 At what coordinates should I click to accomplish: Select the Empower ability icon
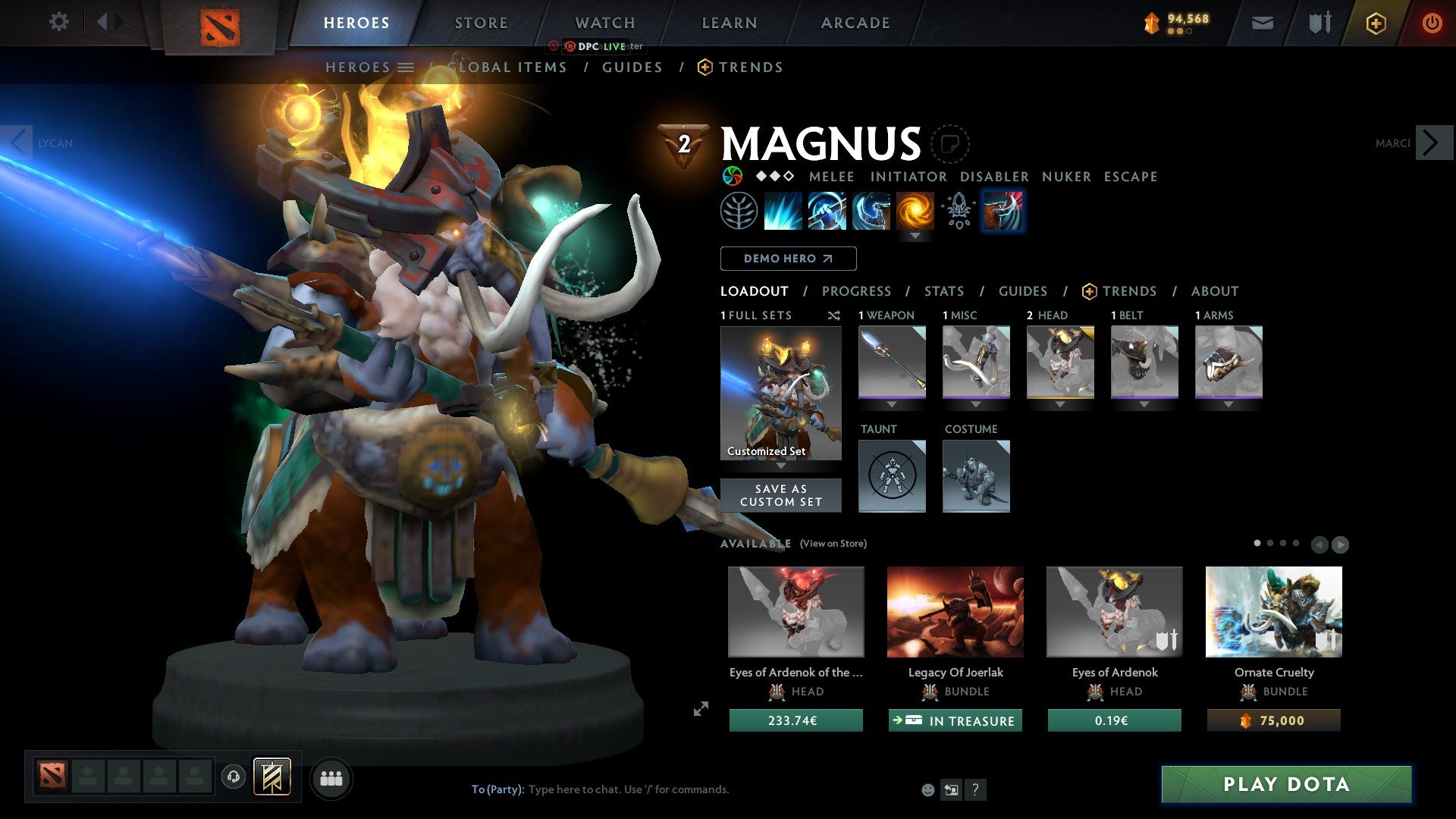pyautogui.click(x=827, y=211)
